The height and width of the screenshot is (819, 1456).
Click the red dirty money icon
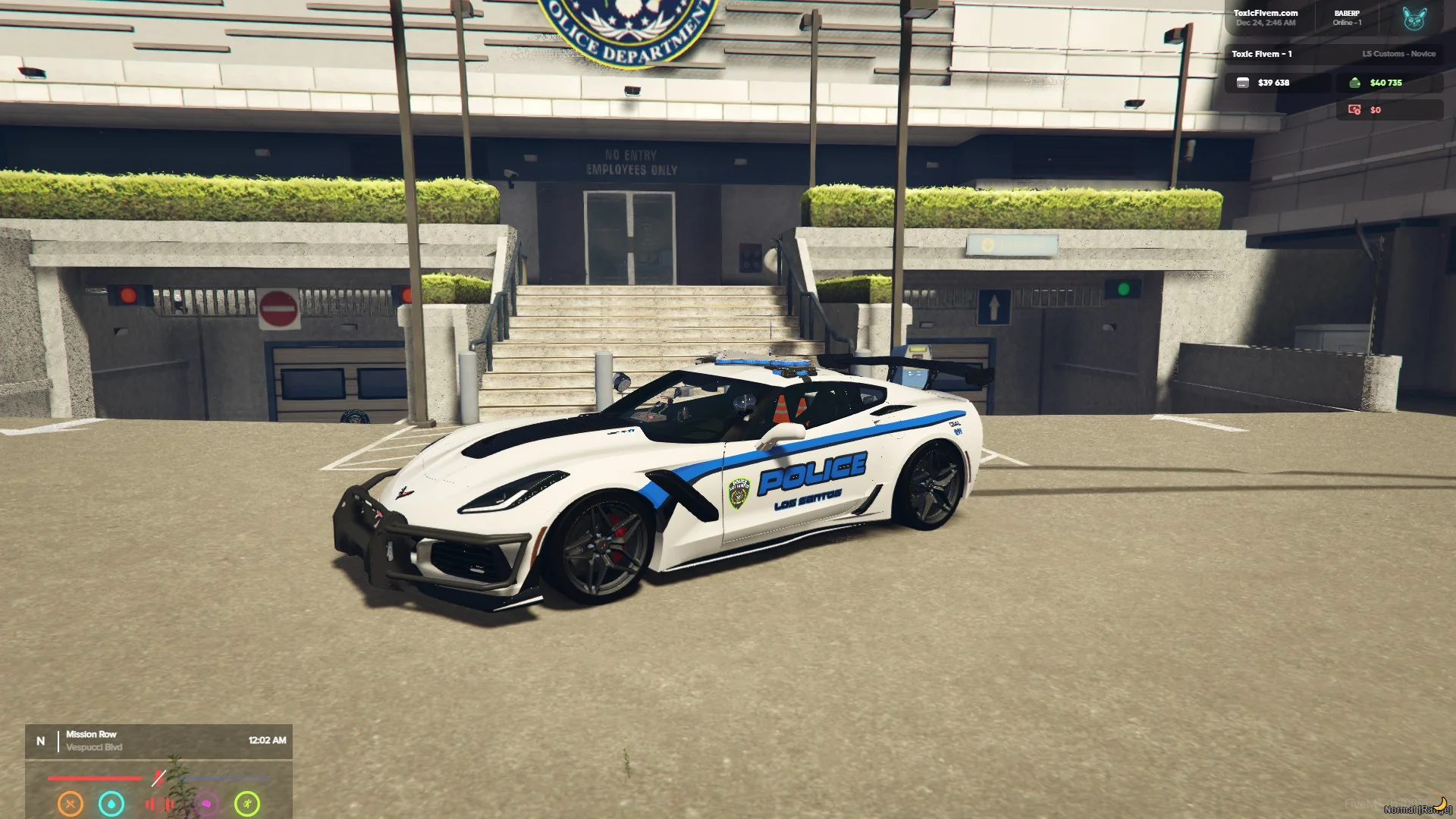(1354, 110)
